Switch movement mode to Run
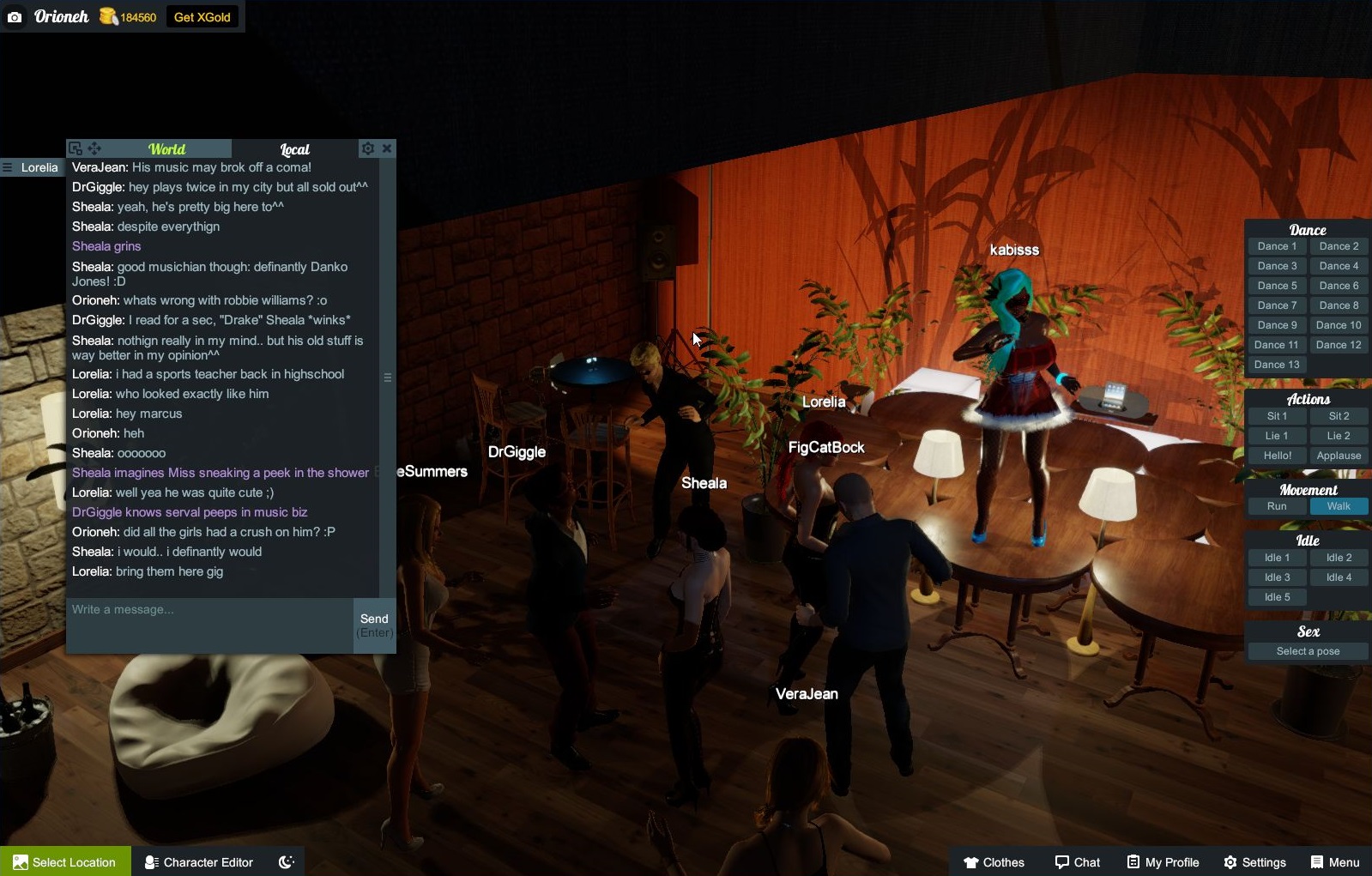 pyautogui.click(x=1277, y=506)
